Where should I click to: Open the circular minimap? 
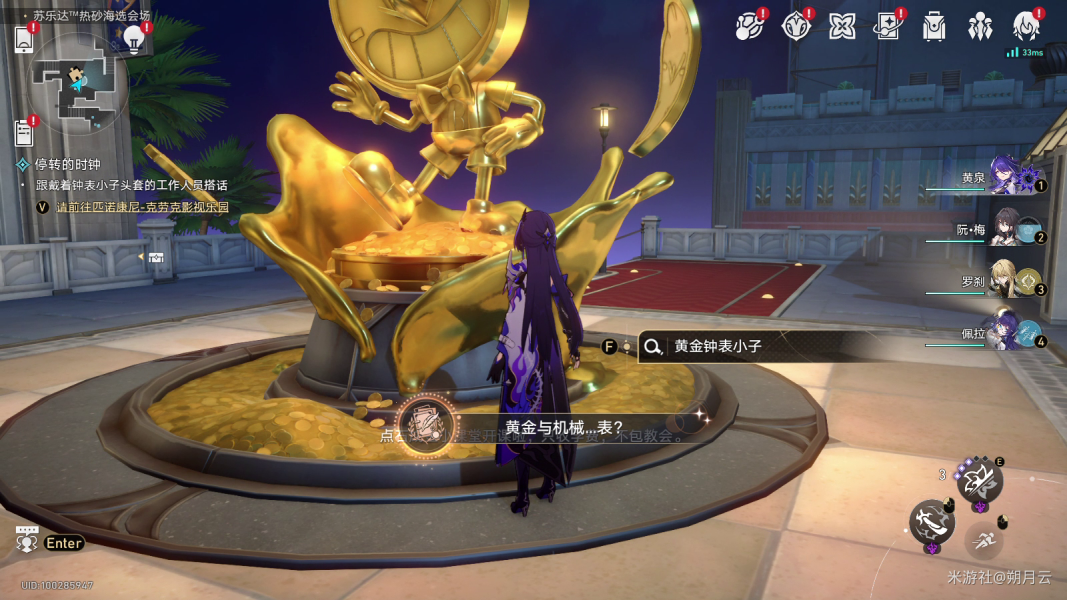77,83
